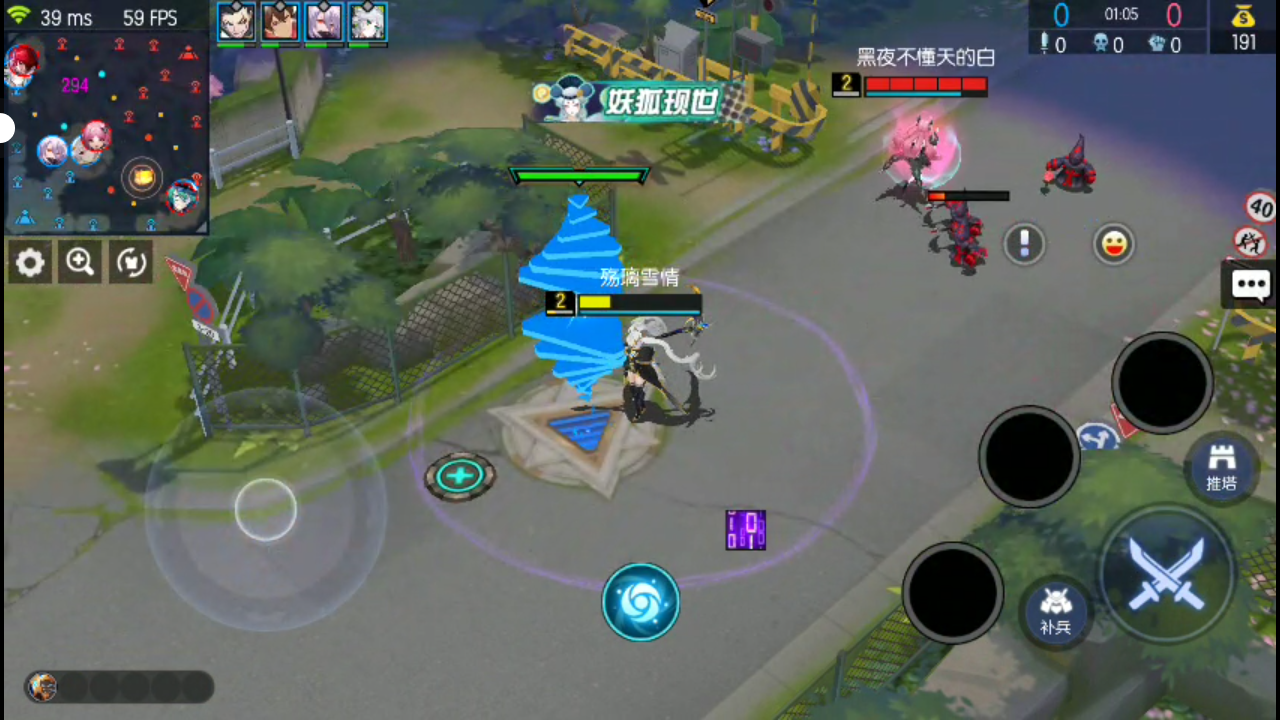Select your own hero avatar at top left
This screenshot has height=720, width=1280.
coord(22,65)
